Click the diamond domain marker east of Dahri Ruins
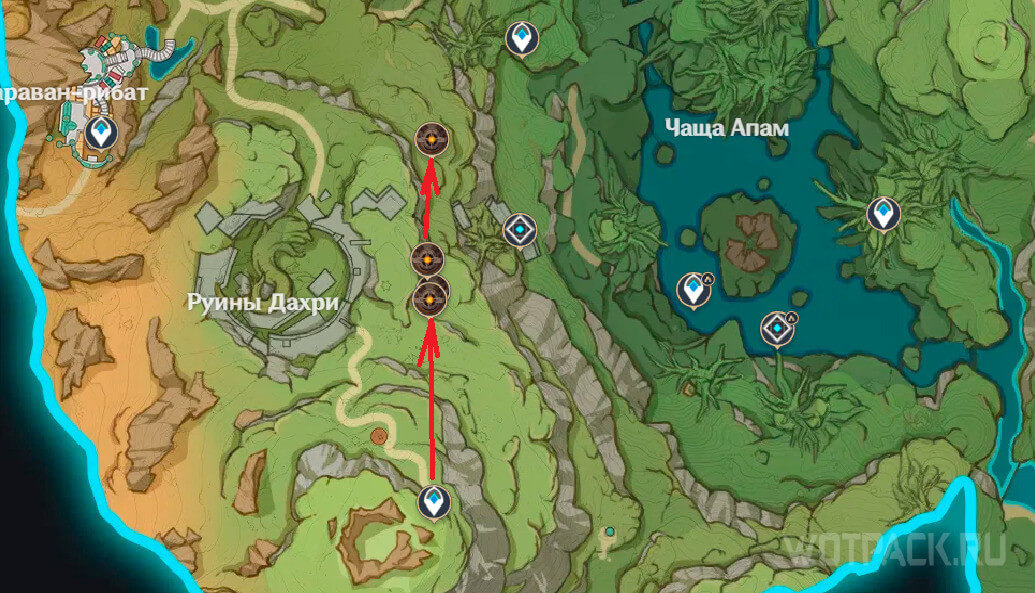This screenshot has width=1035, height=593. (519, 229)
